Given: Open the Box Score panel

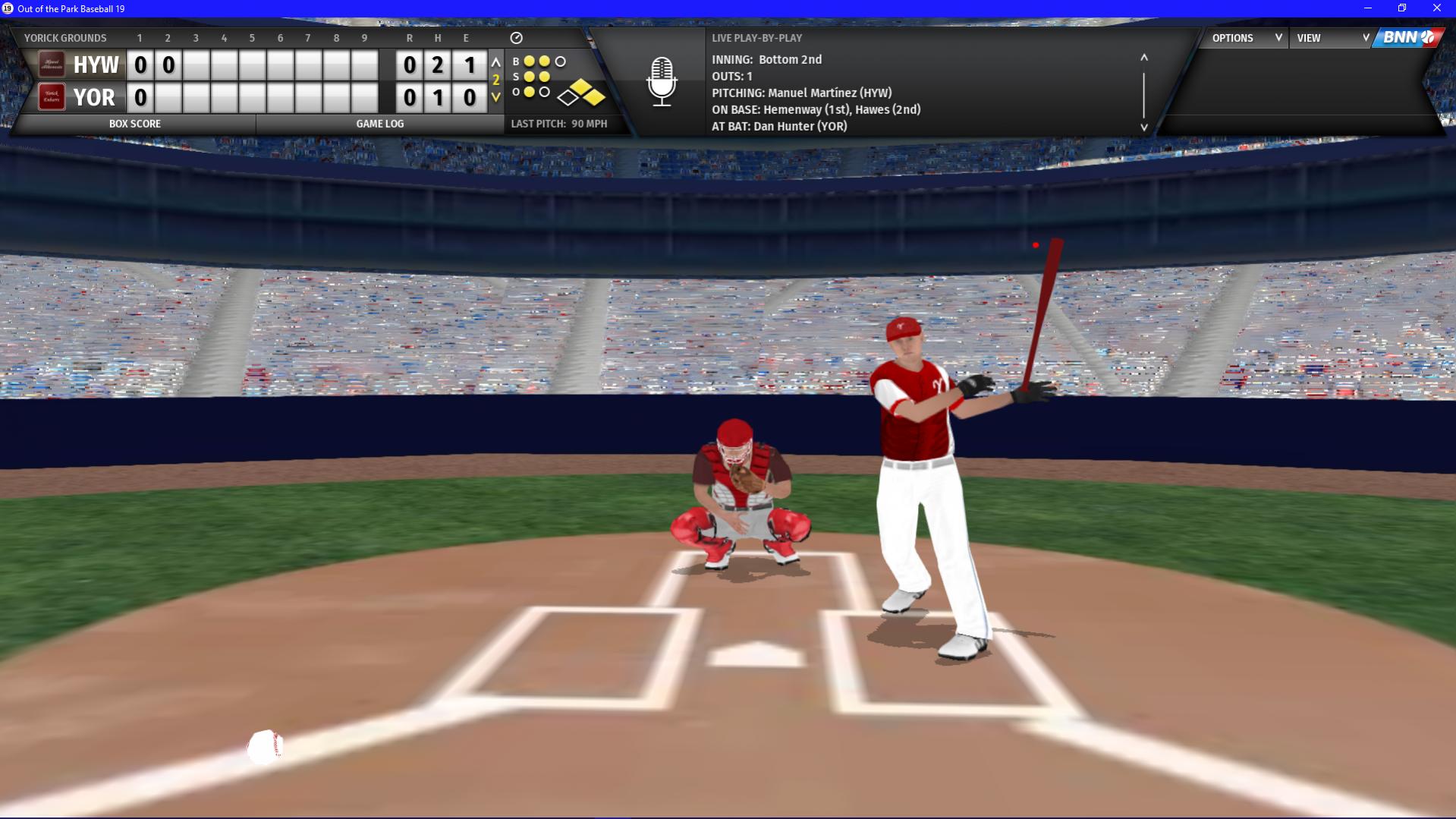Looking at the screenshot, I should [135, 124].
